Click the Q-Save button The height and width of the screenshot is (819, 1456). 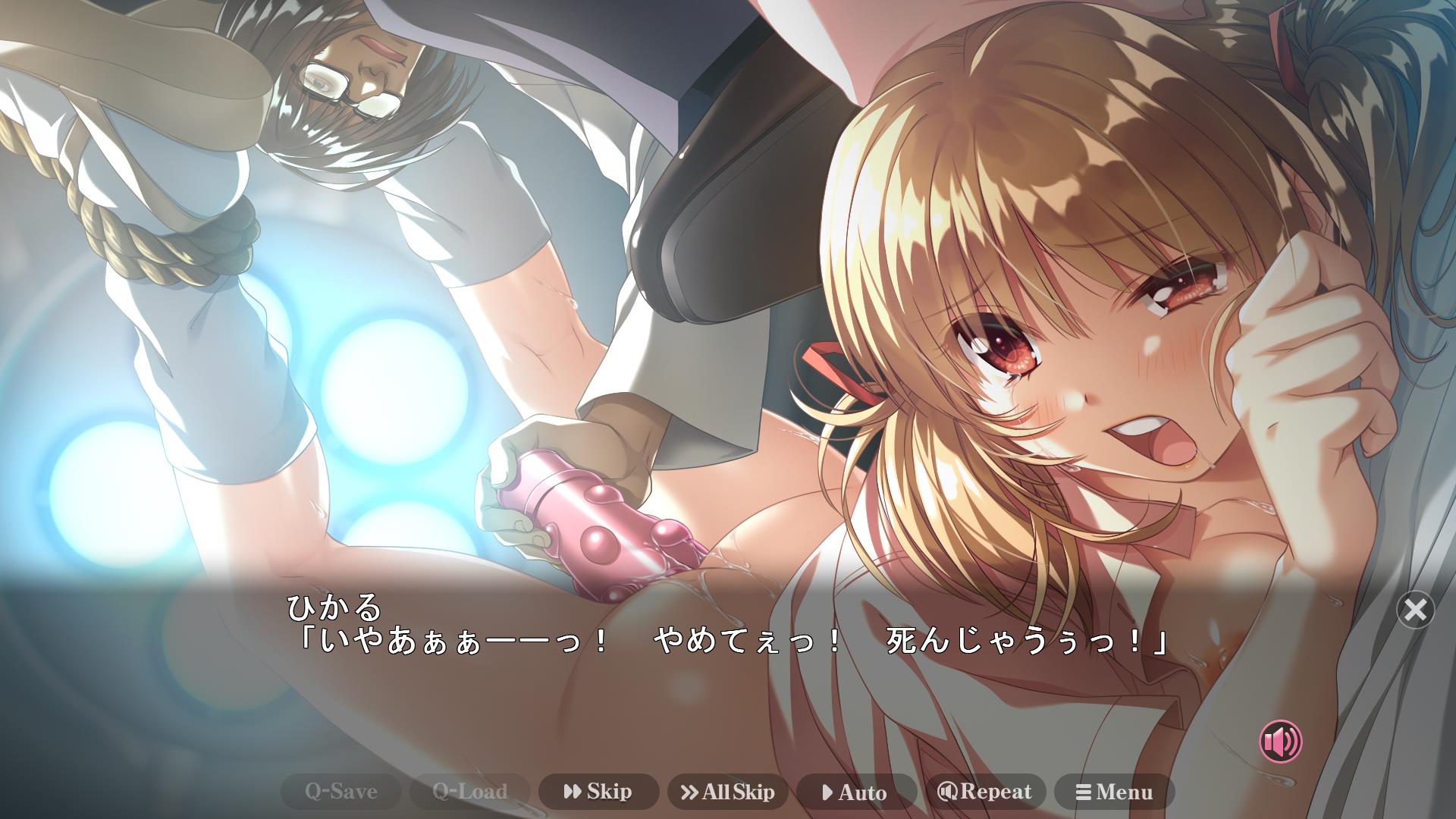[340, 792]
